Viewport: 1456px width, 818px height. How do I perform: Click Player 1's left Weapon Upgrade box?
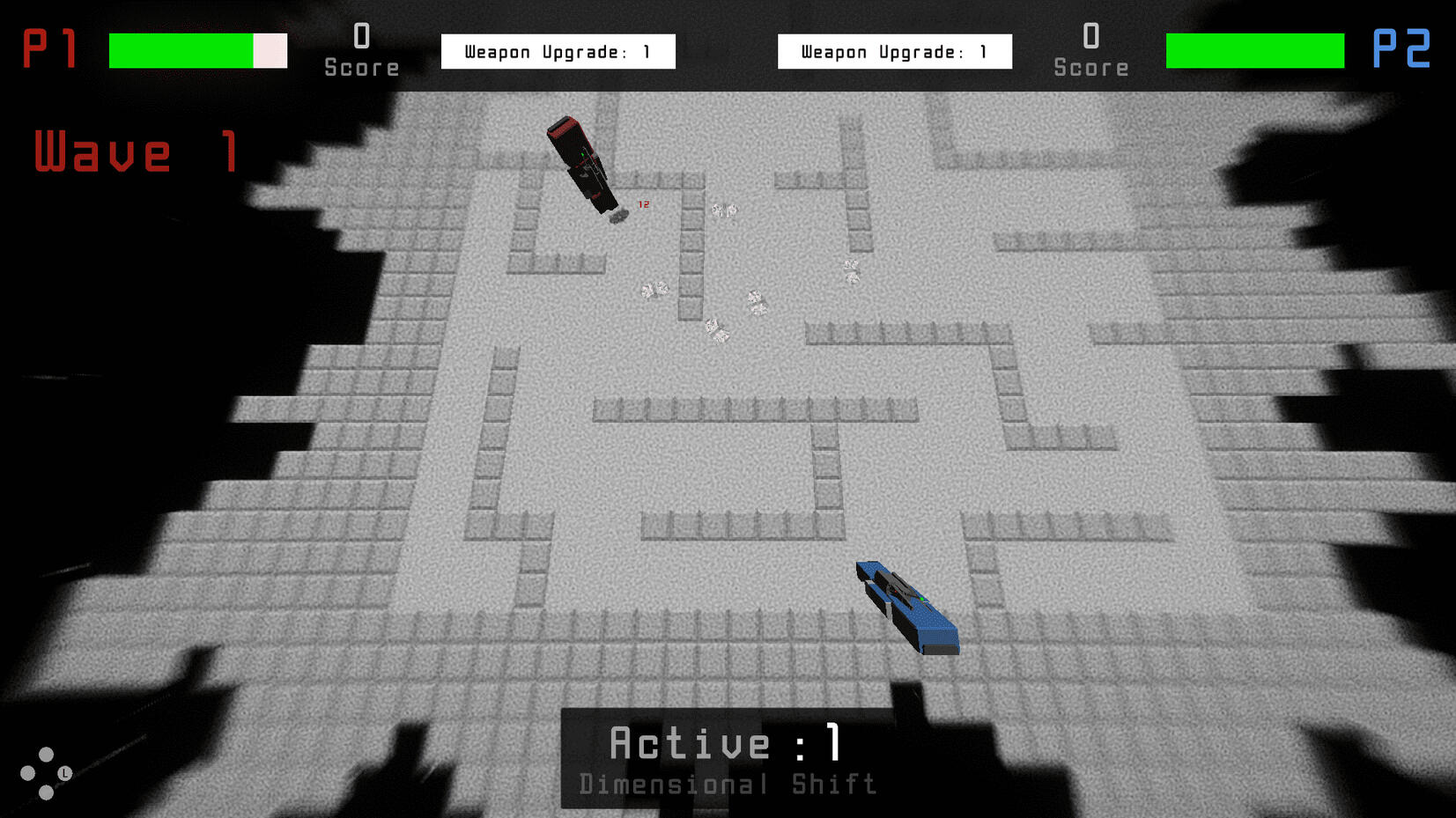click(x=558, y=51)
